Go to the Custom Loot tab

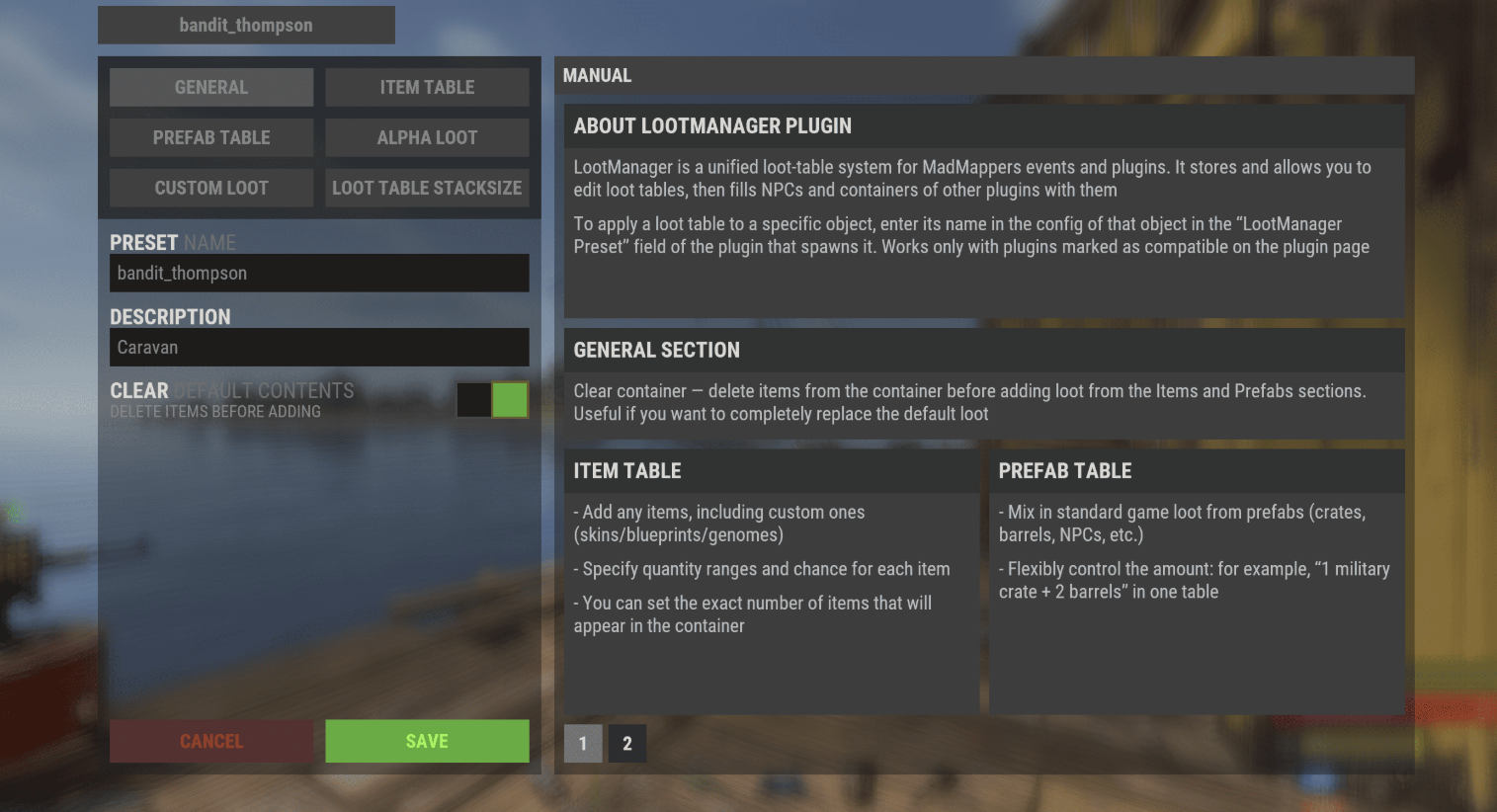[211, 188]
